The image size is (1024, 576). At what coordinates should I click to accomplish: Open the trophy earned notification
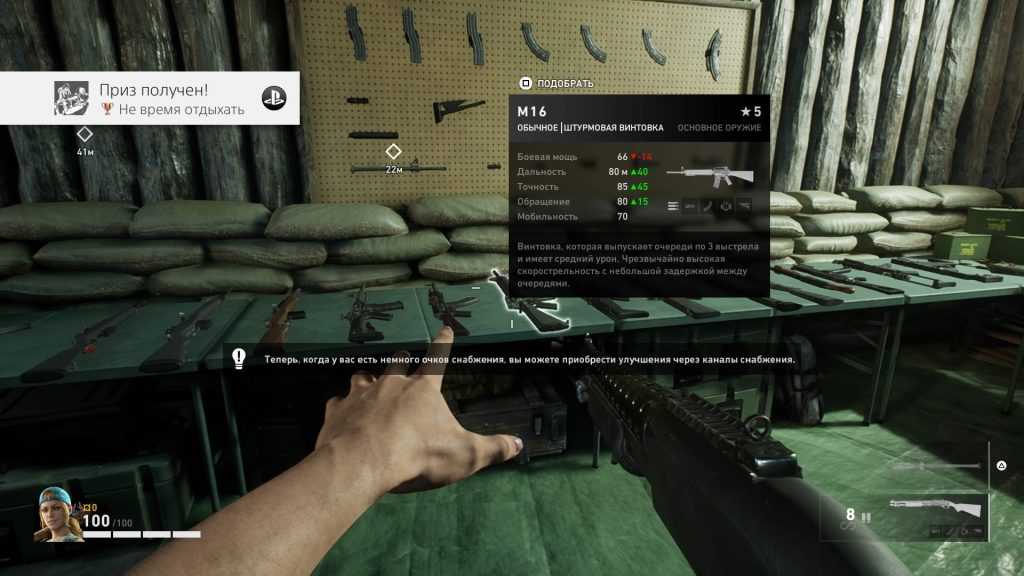150,98
